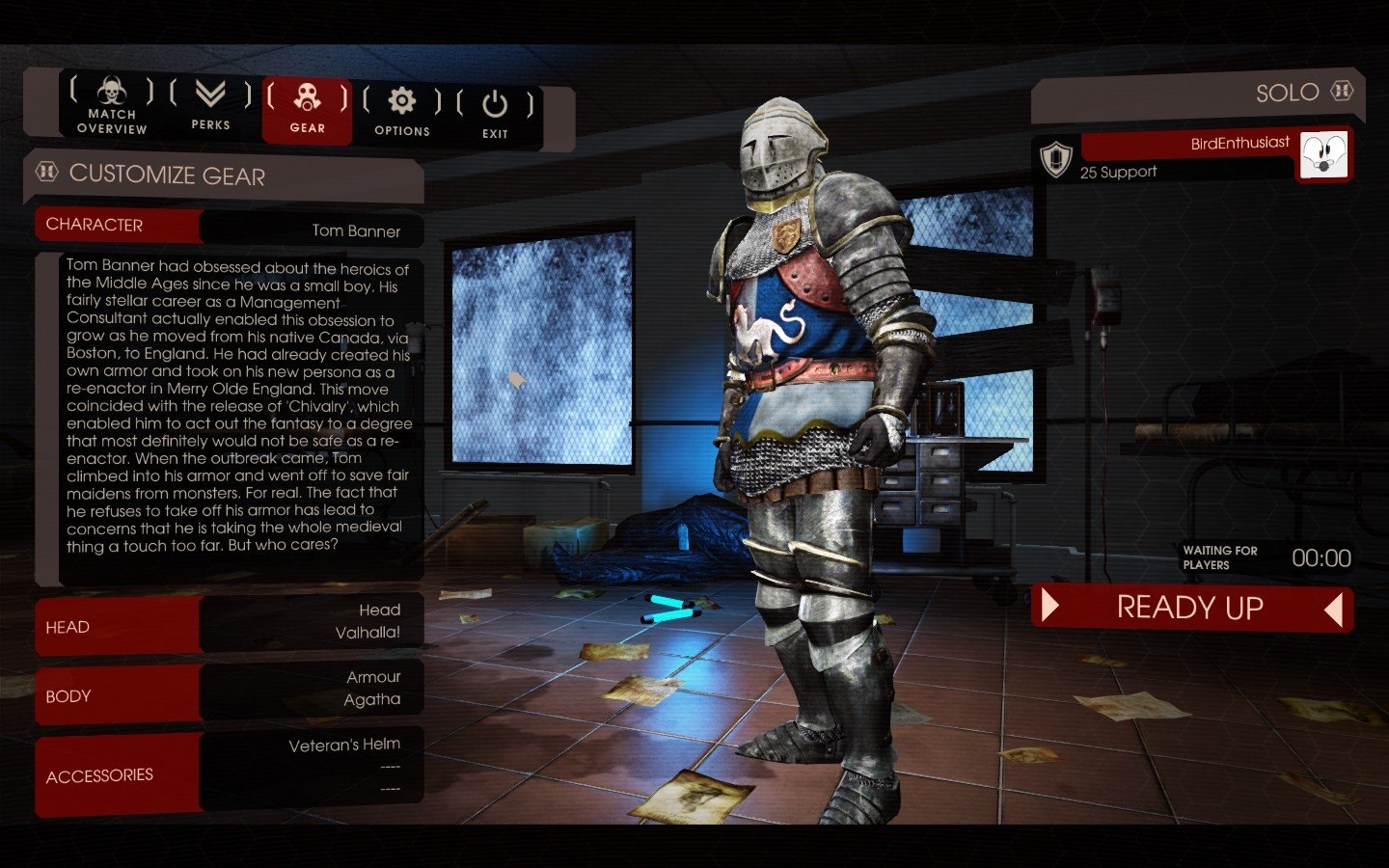This screenshot has height=868, width=1389.
Task: Select the BirdEnthusiast player row
Action: coord(1185,155)
